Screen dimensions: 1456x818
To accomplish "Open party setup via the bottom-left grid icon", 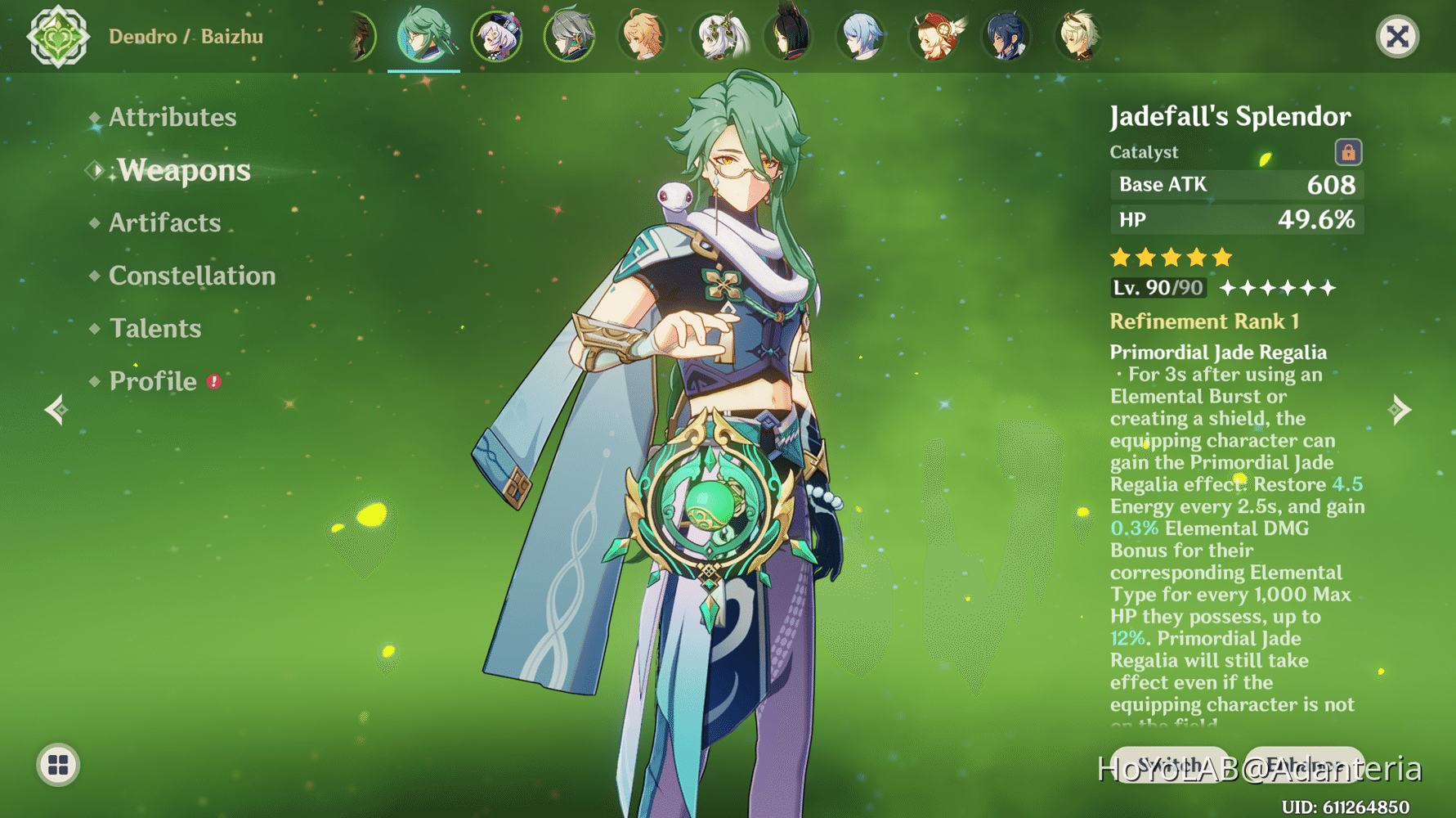I will (57, 766).
